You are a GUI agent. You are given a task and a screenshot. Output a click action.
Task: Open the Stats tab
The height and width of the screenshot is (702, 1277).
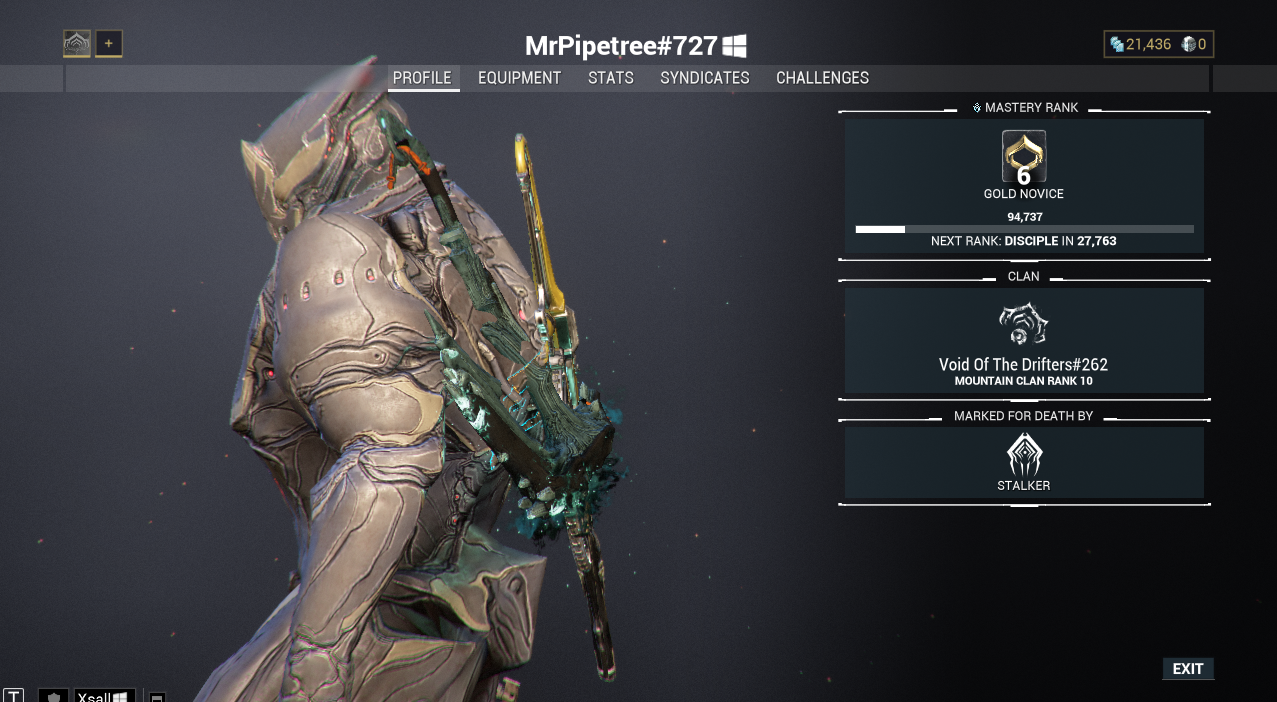(x=610, y=78)
